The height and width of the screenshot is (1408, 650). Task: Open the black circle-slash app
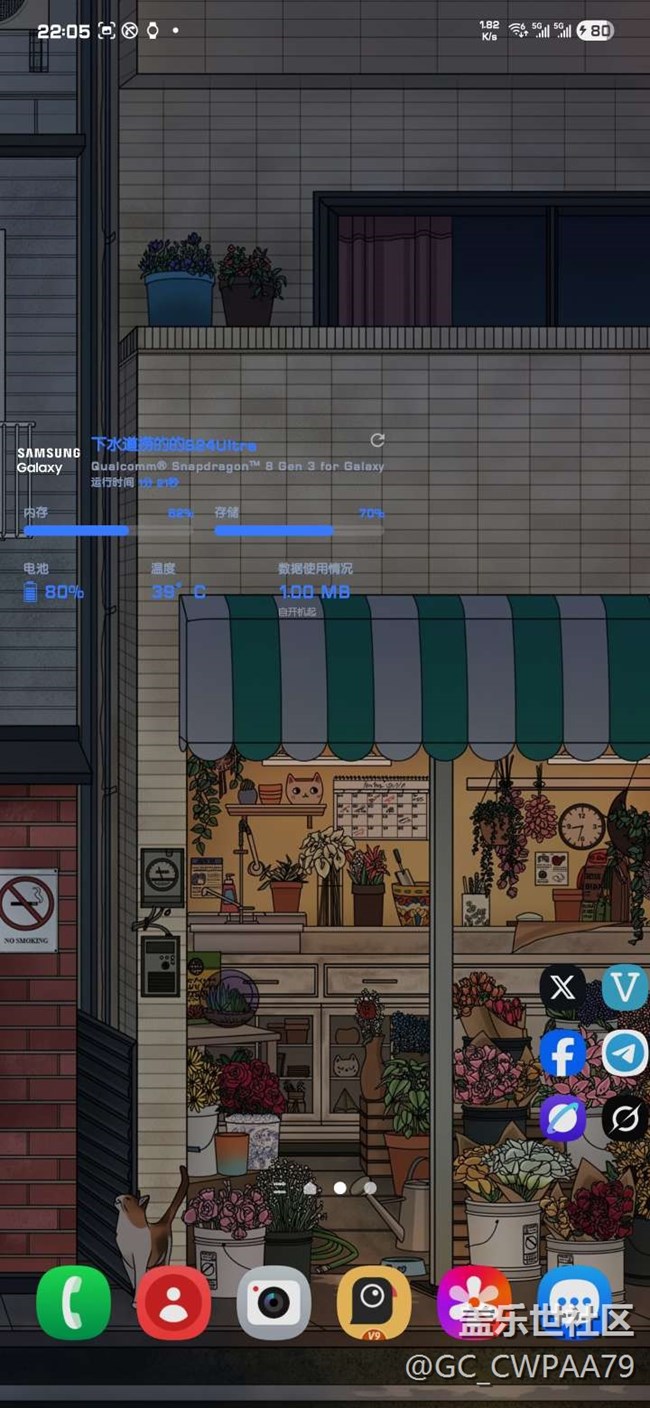(x=626, y=1118)
